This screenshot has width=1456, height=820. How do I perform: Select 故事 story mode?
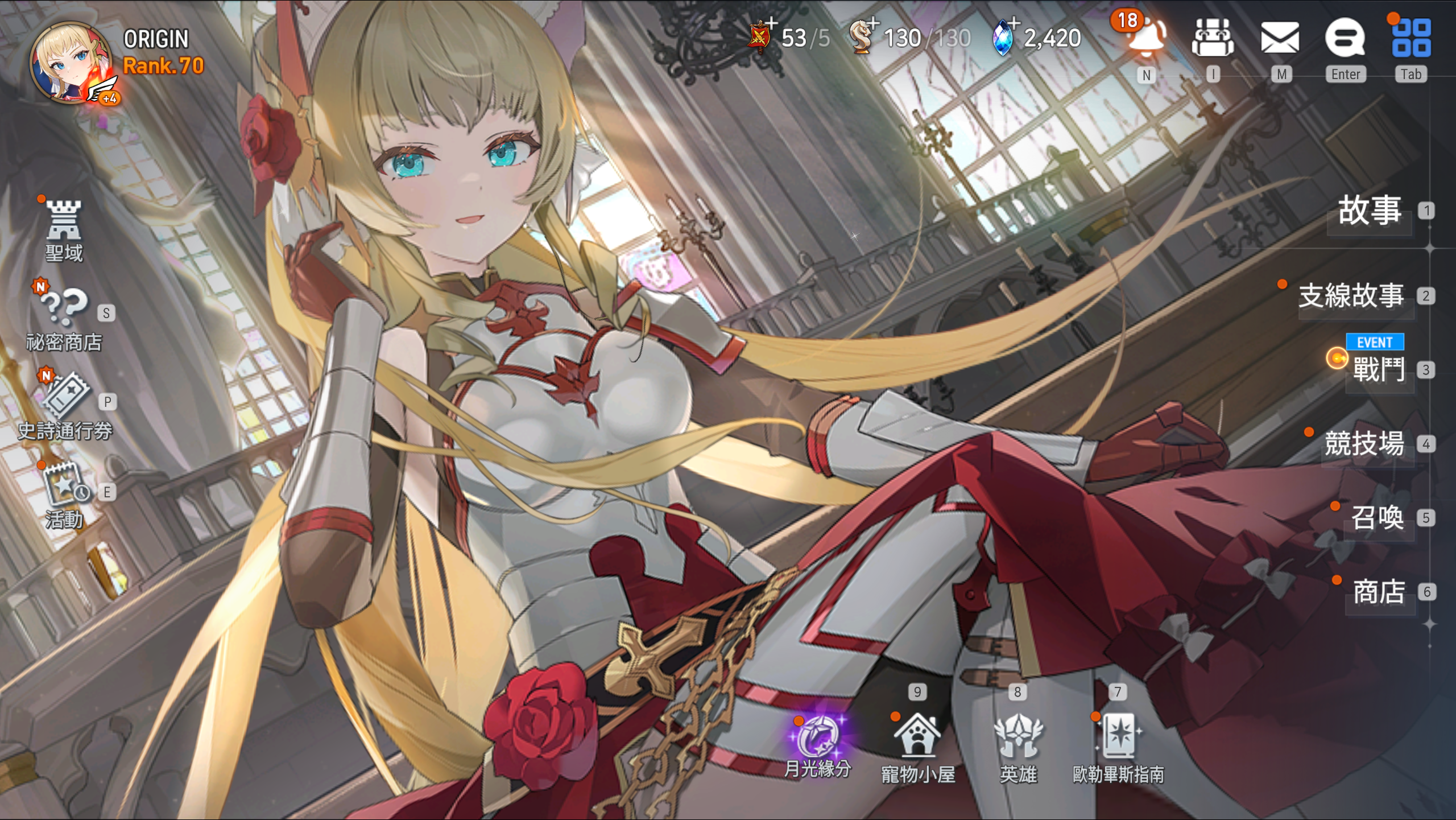pos(1370,211)
